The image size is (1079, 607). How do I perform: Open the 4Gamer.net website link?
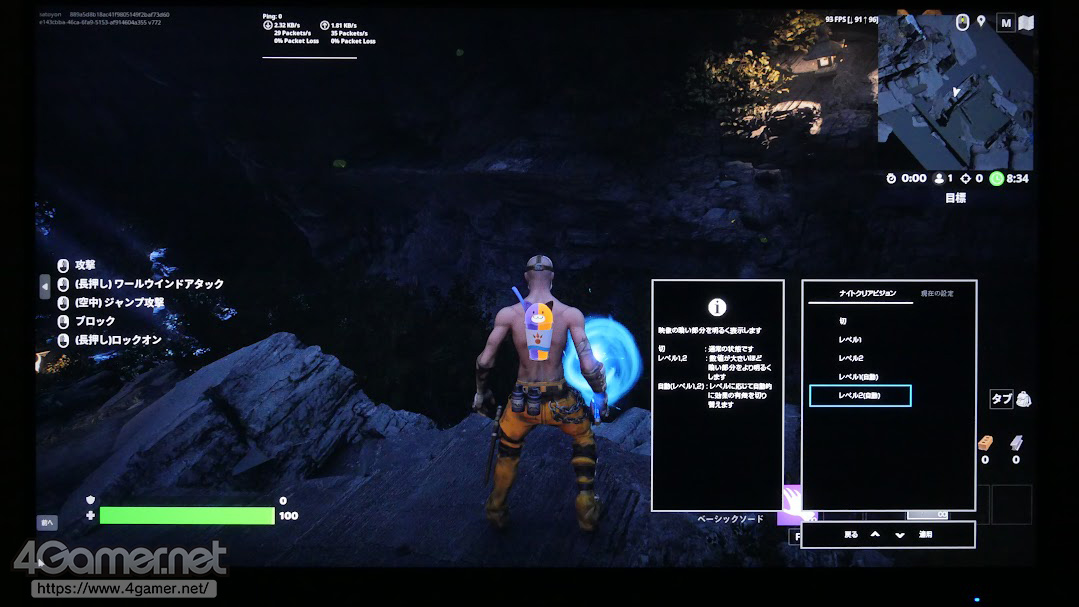[x=124, y=589]
